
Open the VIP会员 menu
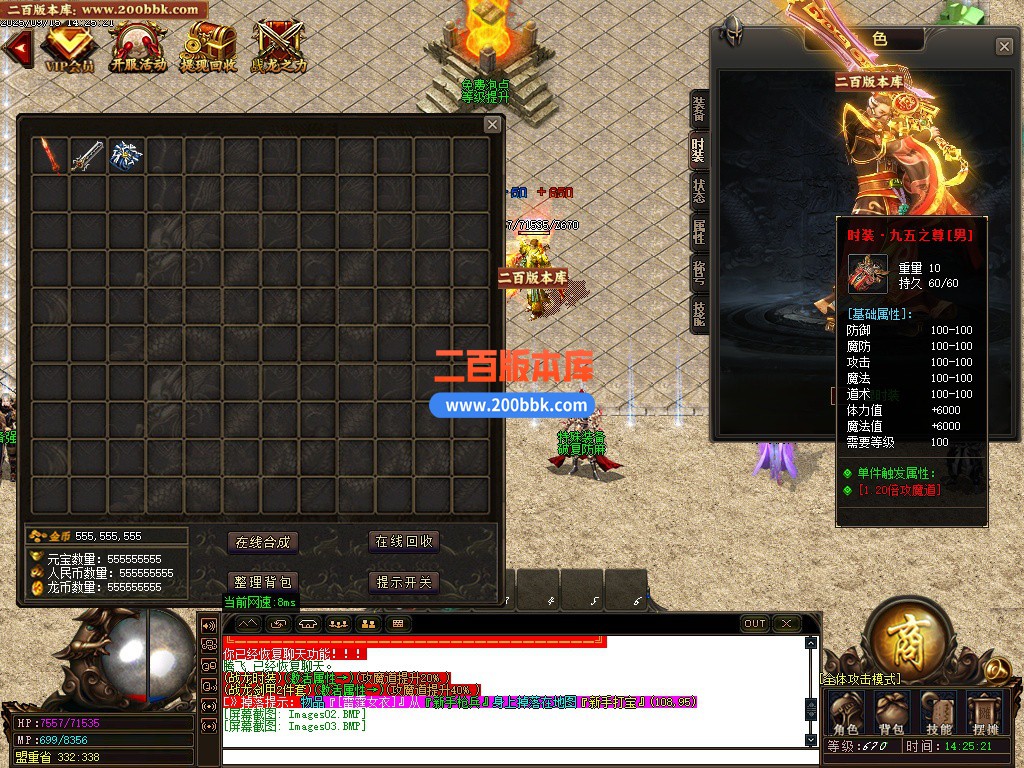[x=69, y=46]
